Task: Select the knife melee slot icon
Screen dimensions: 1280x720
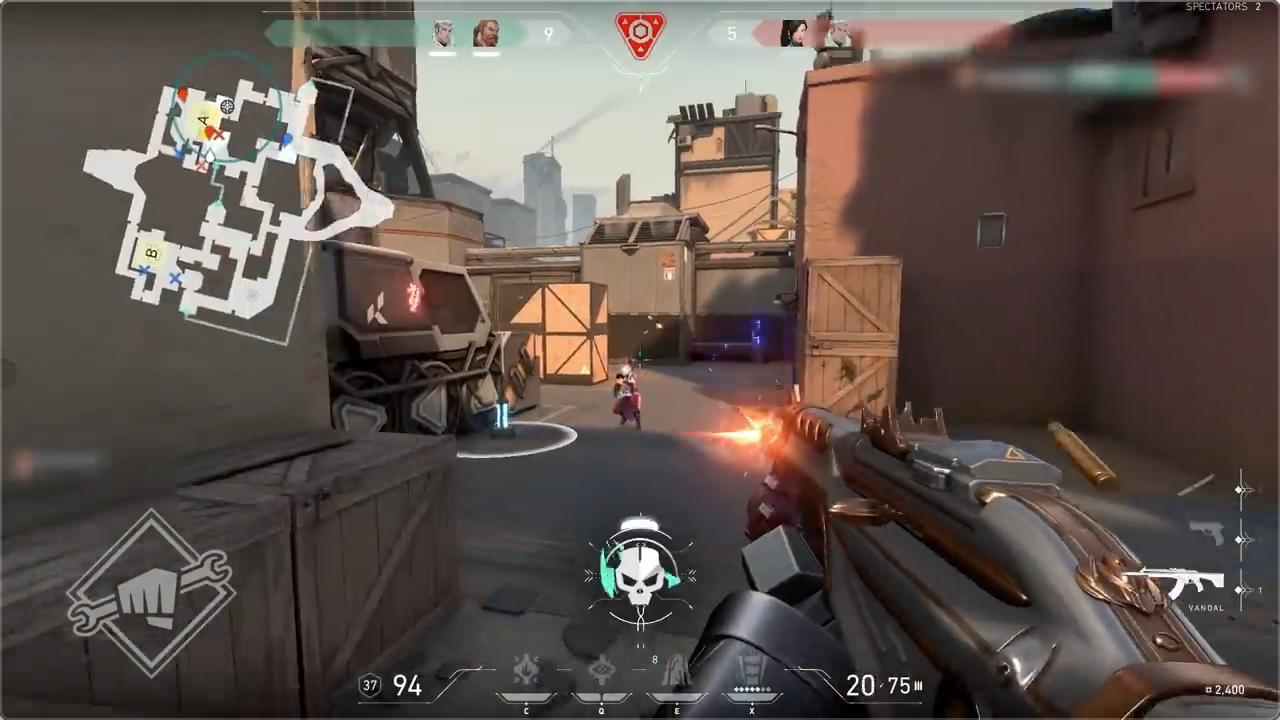Action: (x=1193, y=484)
